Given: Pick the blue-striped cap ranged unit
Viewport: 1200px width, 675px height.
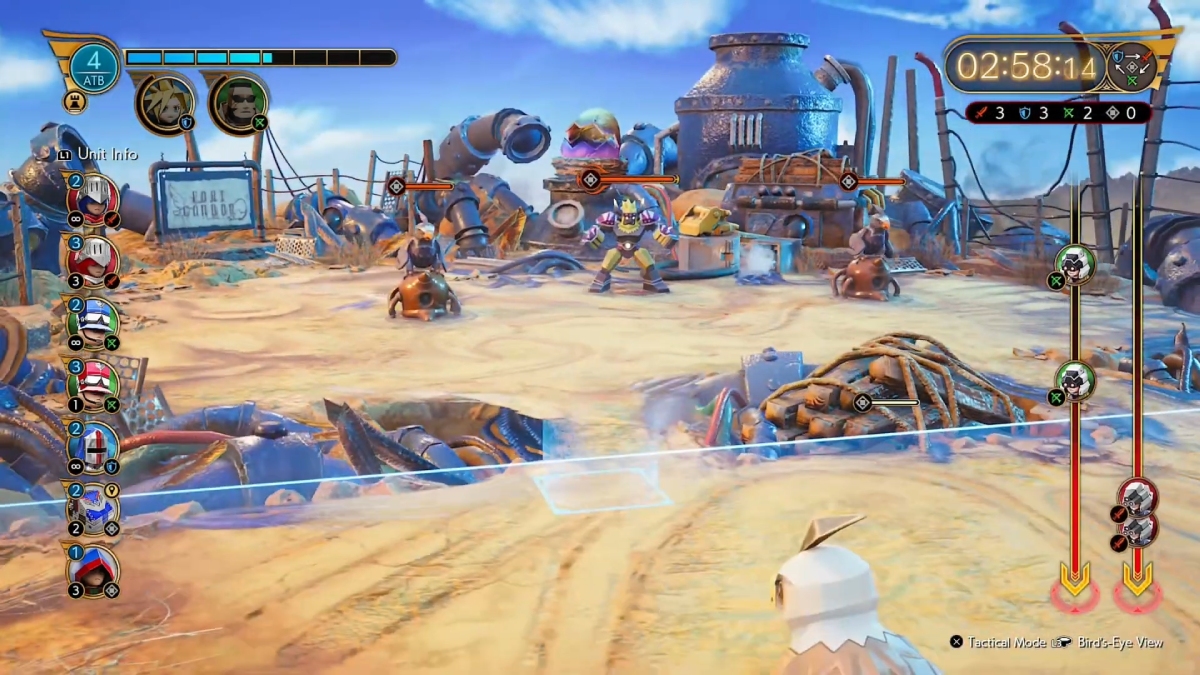Looking at the screenshot, I should [93, 322].
